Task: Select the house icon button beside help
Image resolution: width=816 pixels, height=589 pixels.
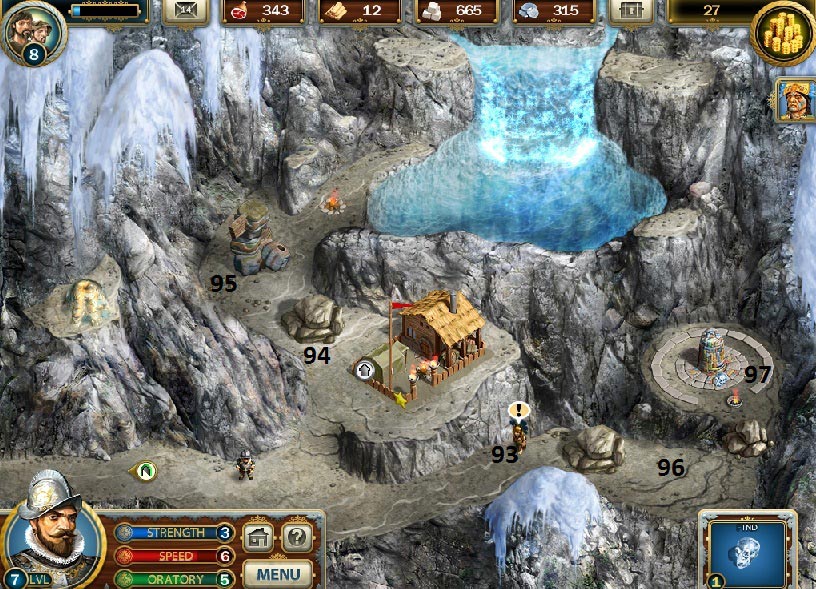Action: pos(258,537)
